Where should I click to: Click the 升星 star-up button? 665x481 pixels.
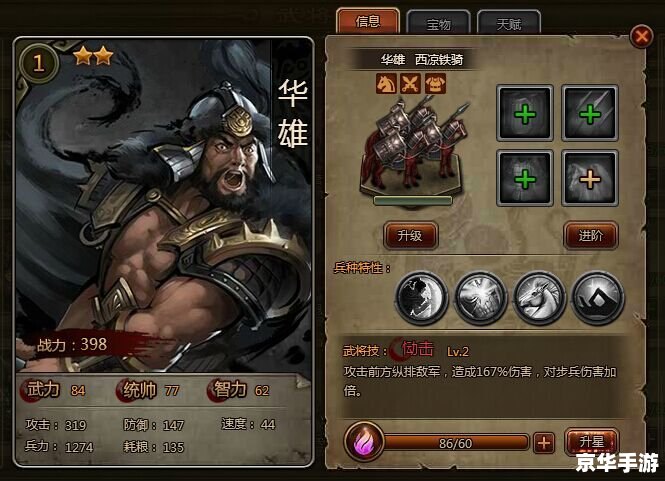point(592,441)
